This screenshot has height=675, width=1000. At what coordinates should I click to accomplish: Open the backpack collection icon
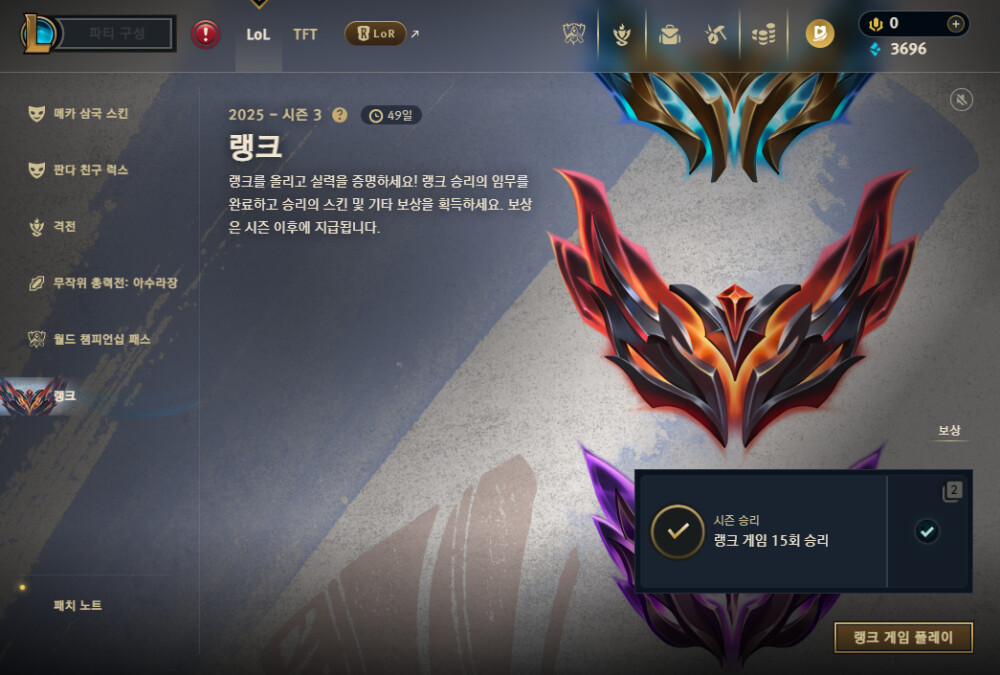pos(669,35)
